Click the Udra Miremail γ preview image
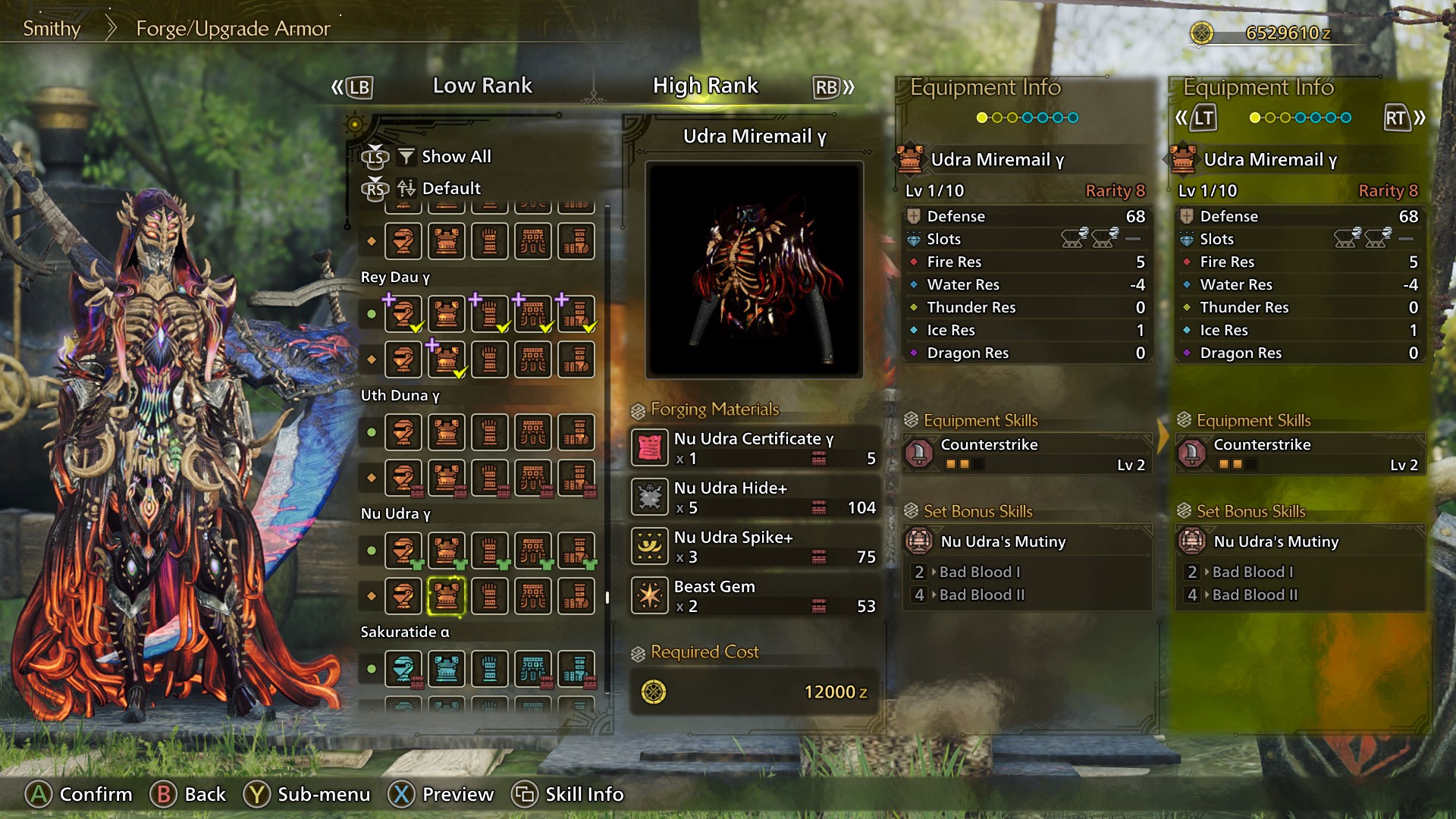This screenshot has height=819, width=1456. click(x=754, y=269)
